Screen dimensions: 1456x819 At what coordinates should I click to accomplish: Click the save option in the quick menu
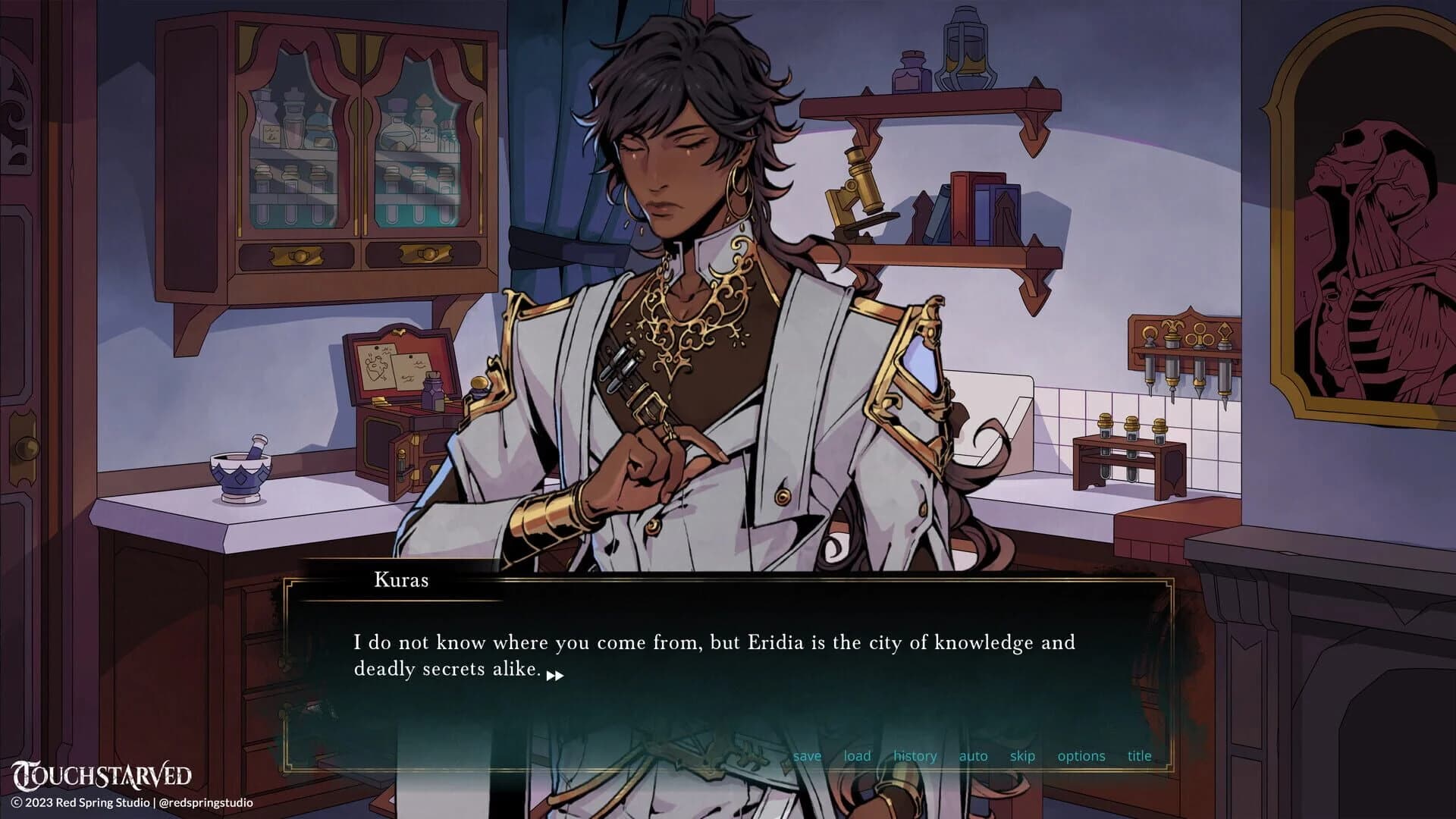click(807, 756)
